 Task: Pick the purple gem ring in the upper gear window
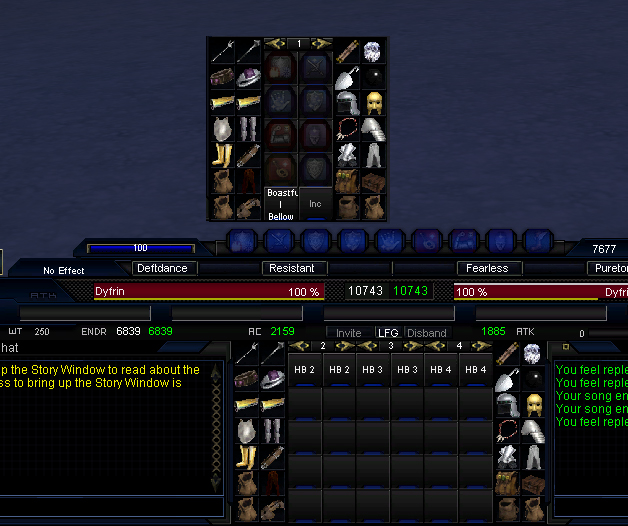coord(247,77)
